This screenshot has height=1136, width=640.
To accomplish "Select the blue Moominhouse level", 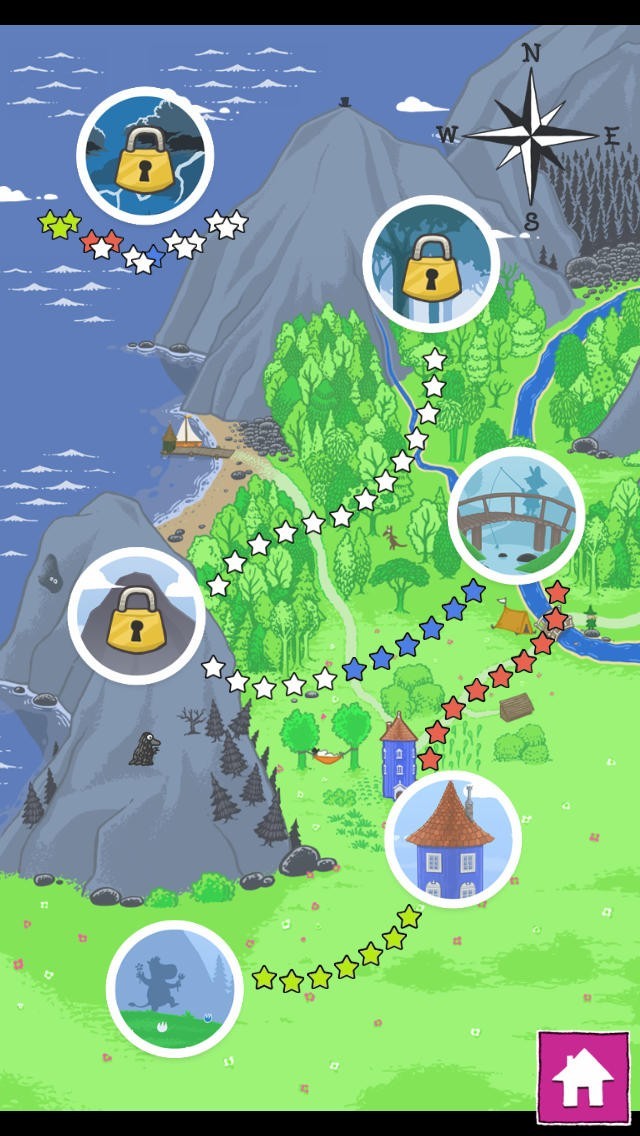I will point(453,838).
